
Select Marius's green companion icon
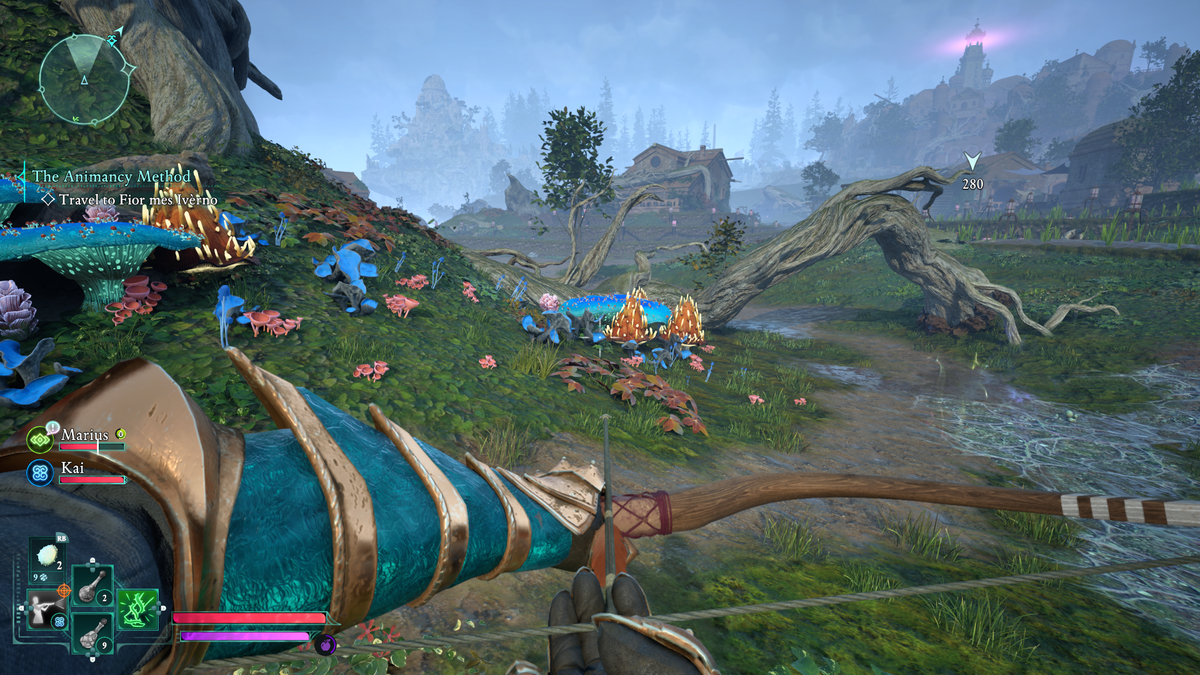tap(40, 439)
